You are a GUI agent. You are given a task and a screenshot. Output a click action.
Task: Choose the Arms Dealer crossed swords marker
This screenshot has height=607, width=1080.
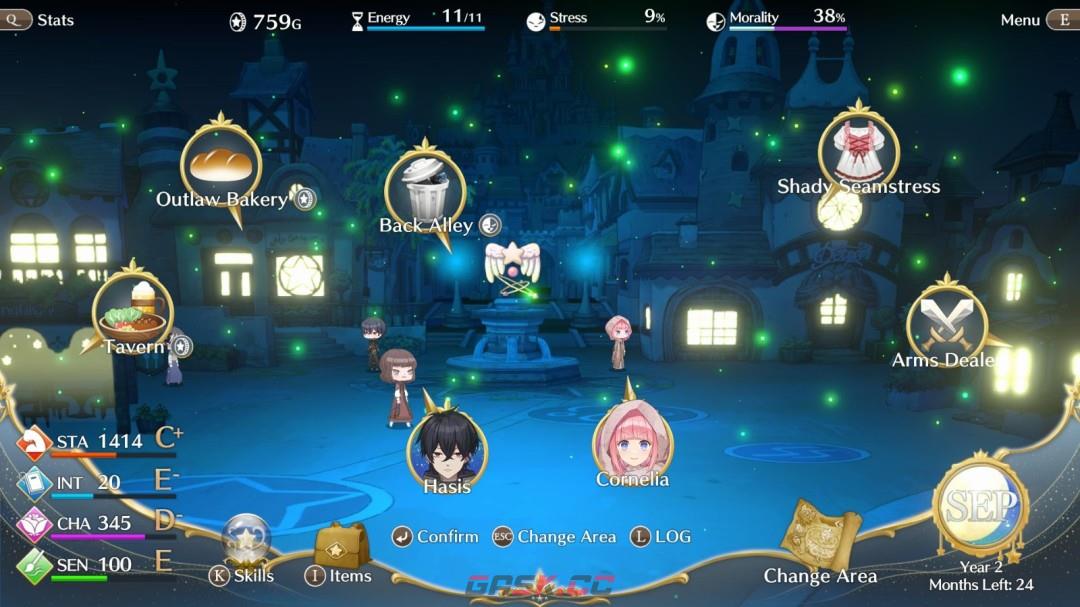946,322
